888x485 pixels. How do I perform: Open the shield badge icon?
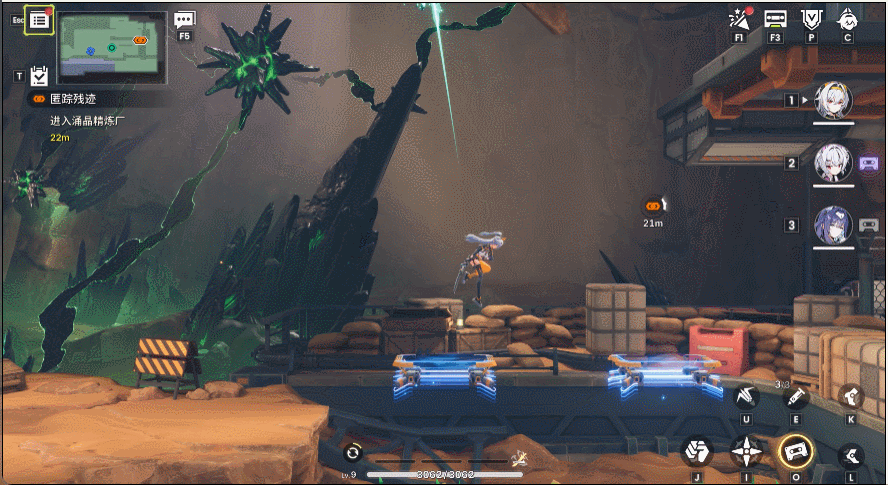click(811, 19)
